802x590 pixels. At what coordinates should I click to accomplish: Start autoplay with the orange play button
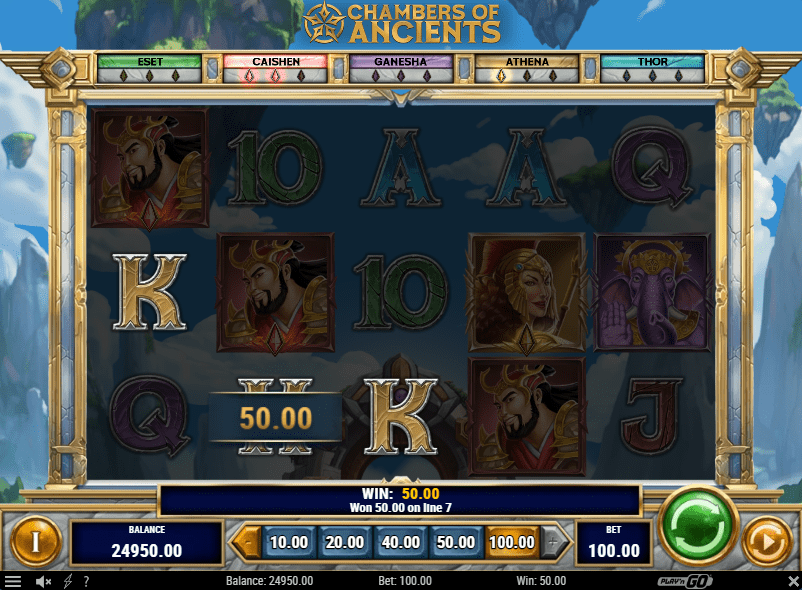pyautogui.click(x=768, y=544)
